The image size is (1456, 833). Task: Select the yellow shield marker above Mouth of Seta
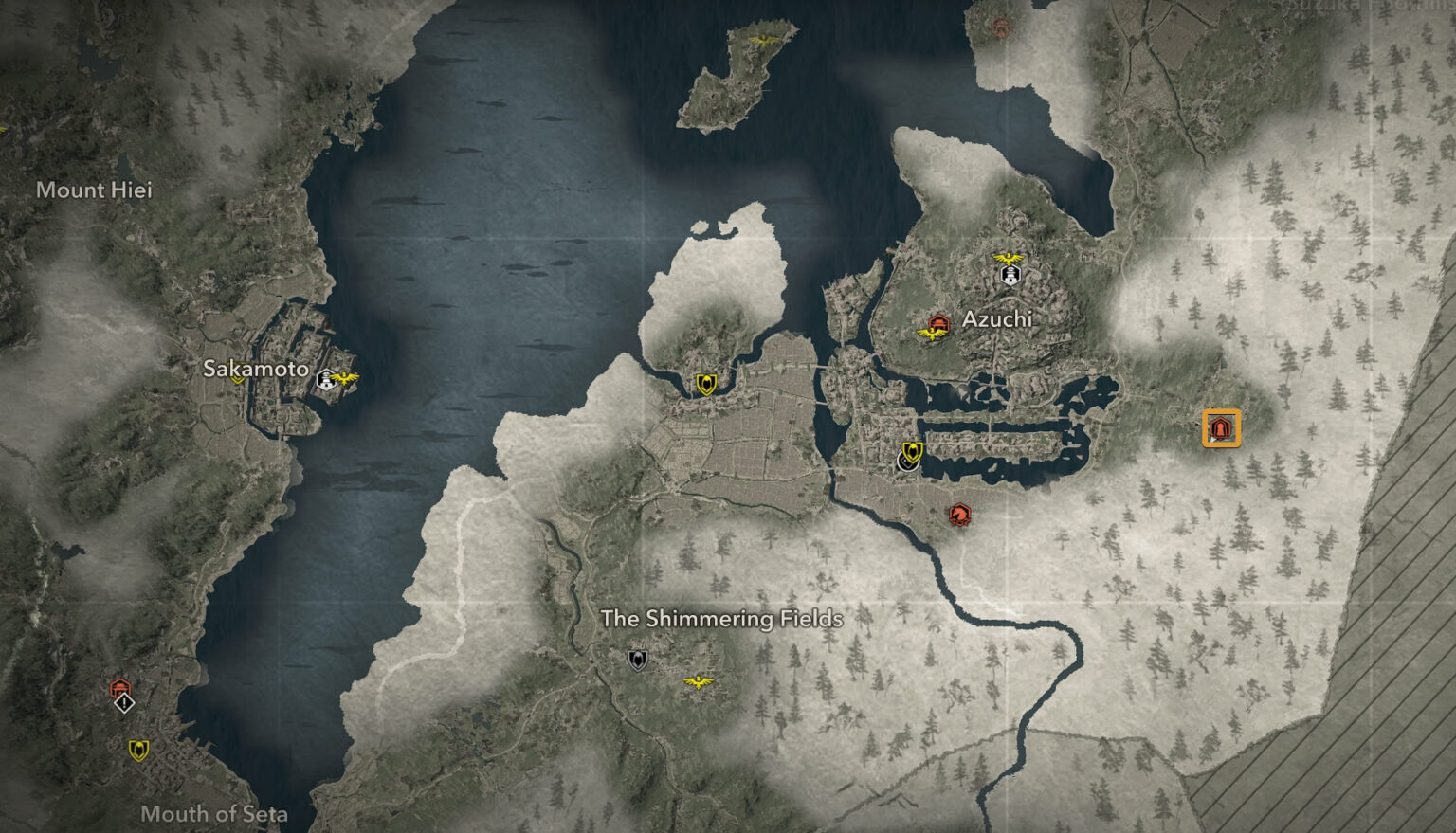click(x=138, y=750)
